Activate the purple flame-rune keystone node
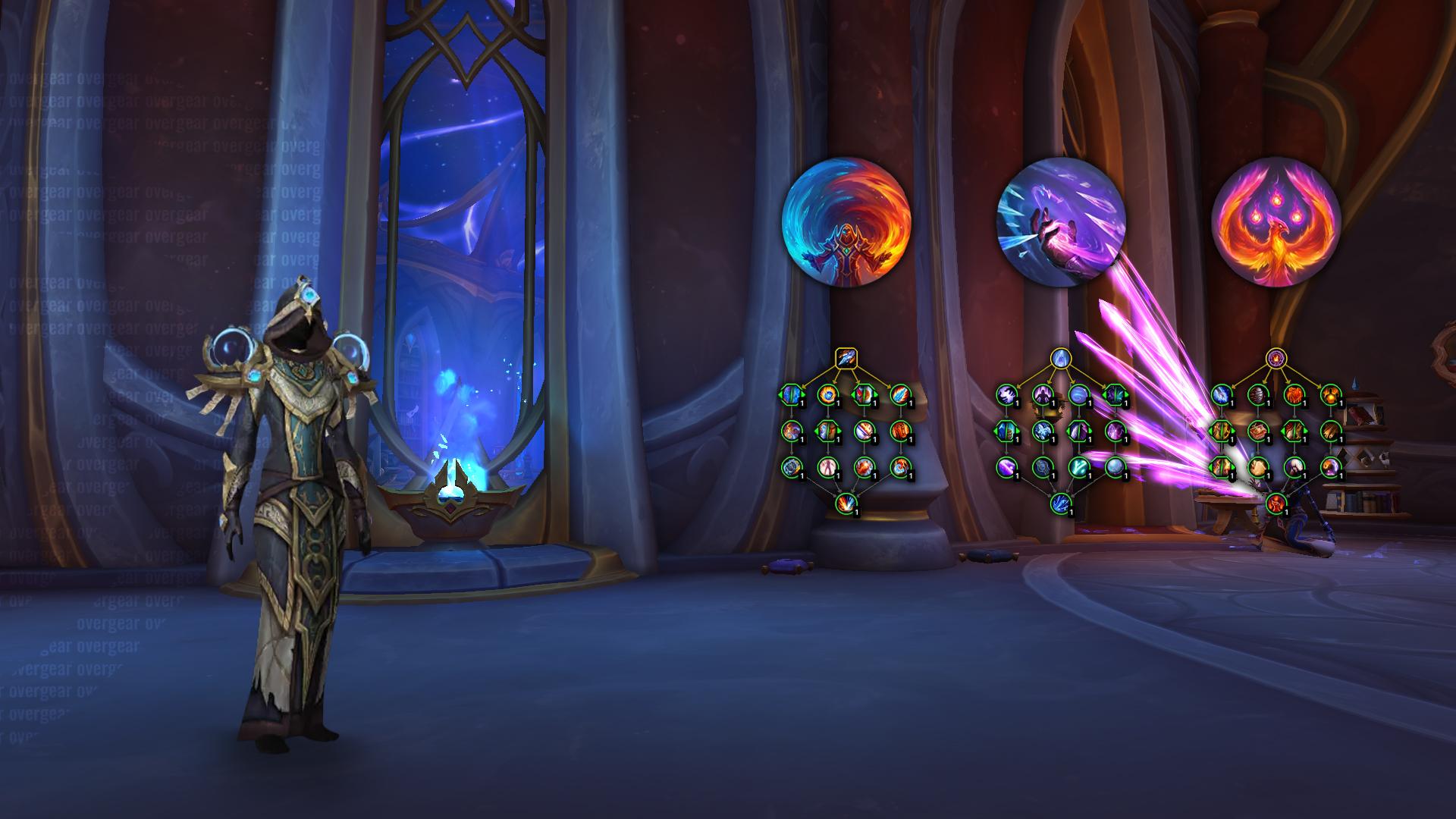This screenshot has height=819, width=1456. coord(1276,357)
